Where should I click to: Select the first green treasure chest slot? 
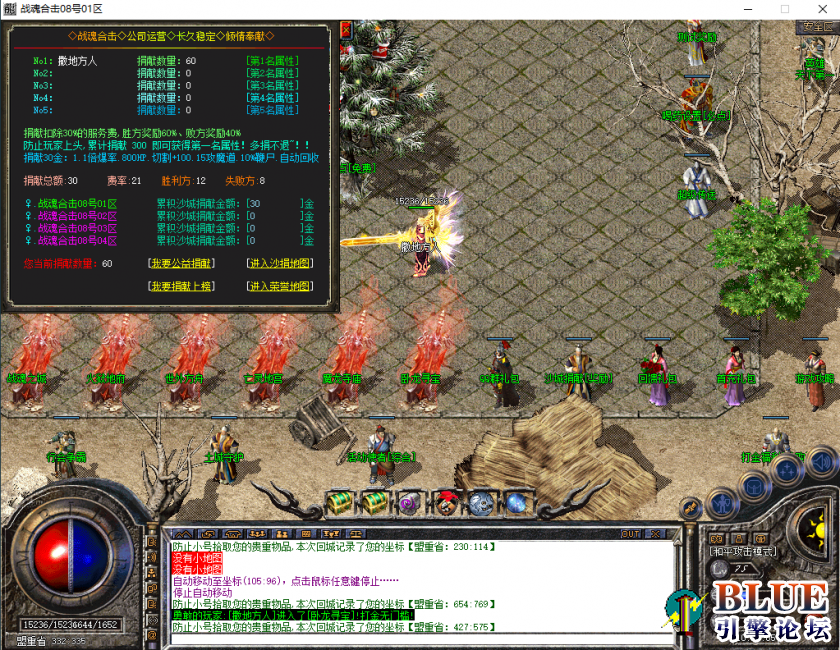pos(340,501)
